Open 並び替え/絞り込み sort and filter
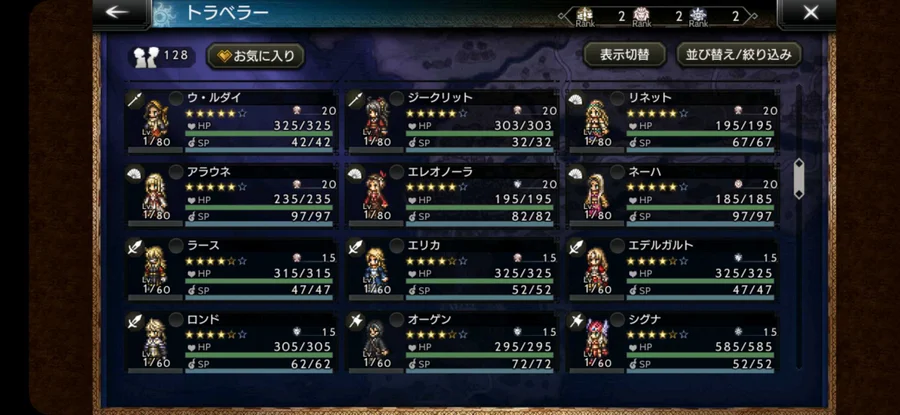Image resolution: width=900 pixels, height=415 pixels. [739, 54]
